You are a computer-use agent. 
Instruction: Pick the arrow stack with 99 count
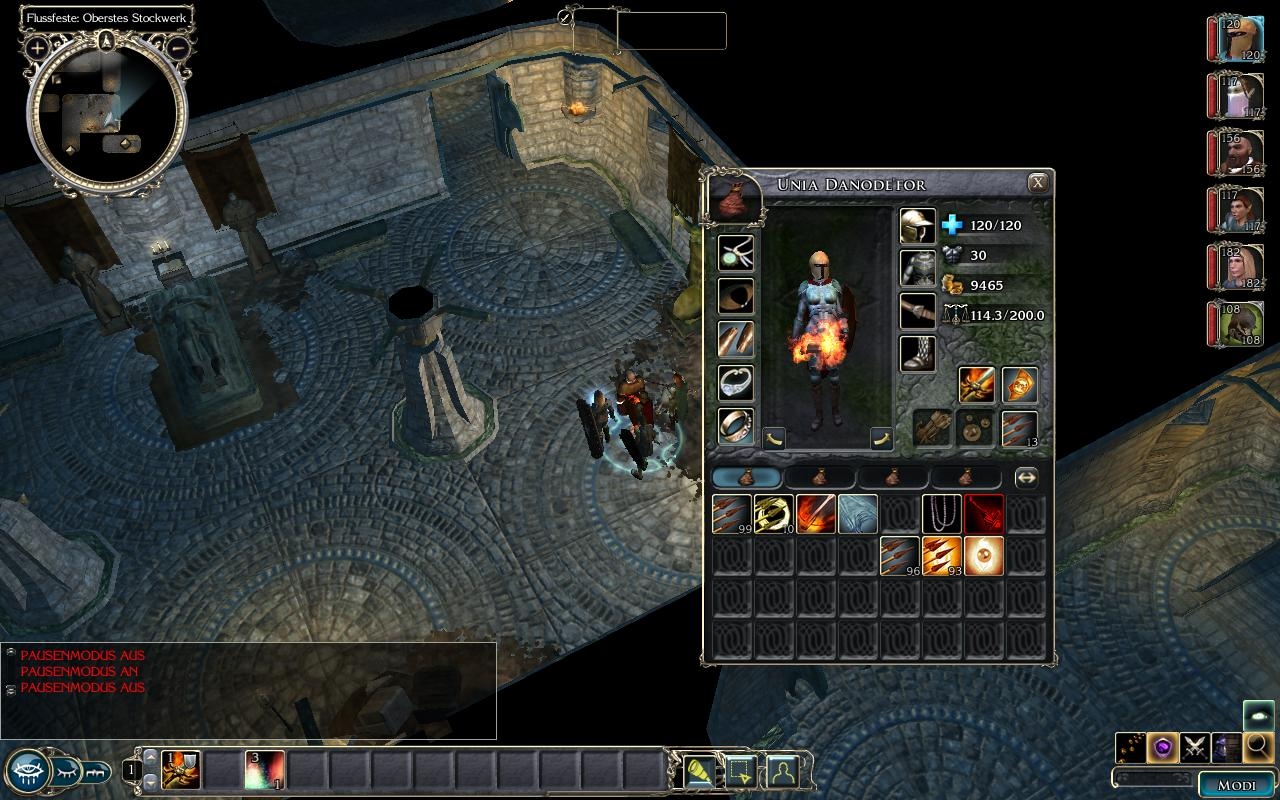click(x=731, y=514)
